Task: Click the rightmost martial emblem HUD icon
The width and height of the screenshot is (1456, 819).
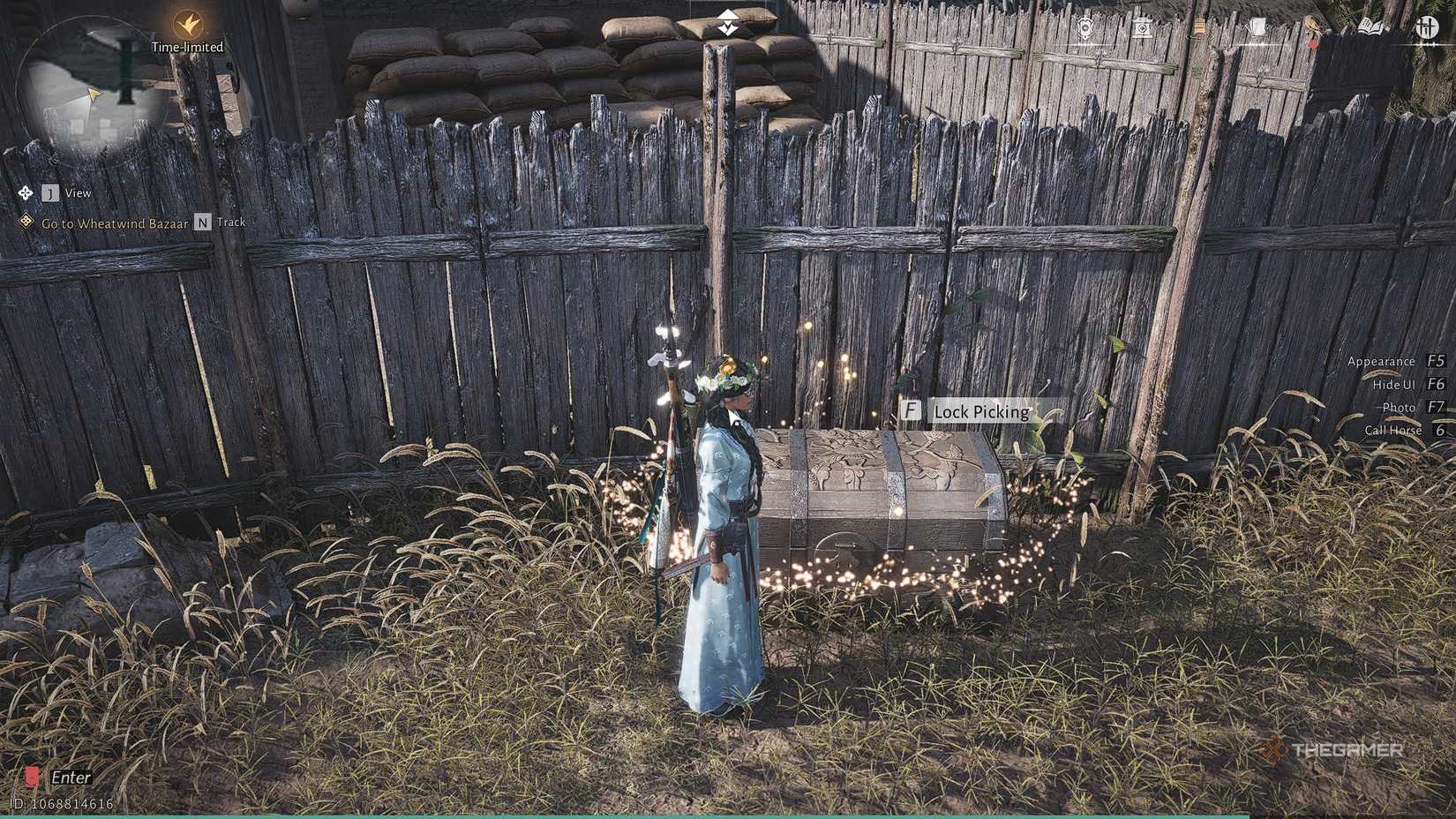Action: (x=1429, y=26)
